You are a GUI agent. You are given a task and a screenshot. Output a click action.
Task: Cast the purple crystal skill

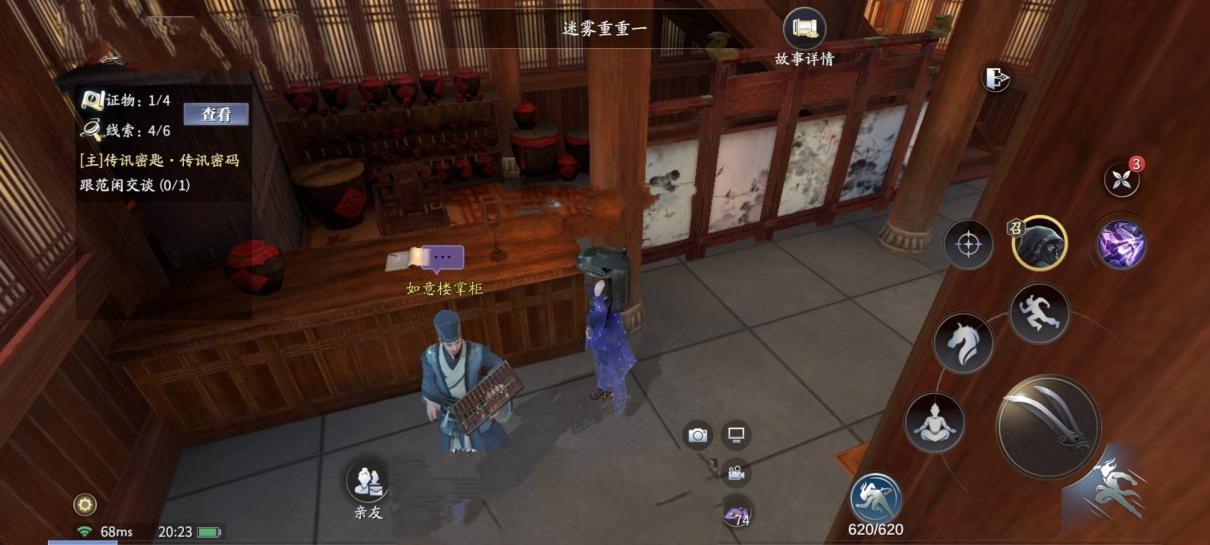(x=1121, y=244)
